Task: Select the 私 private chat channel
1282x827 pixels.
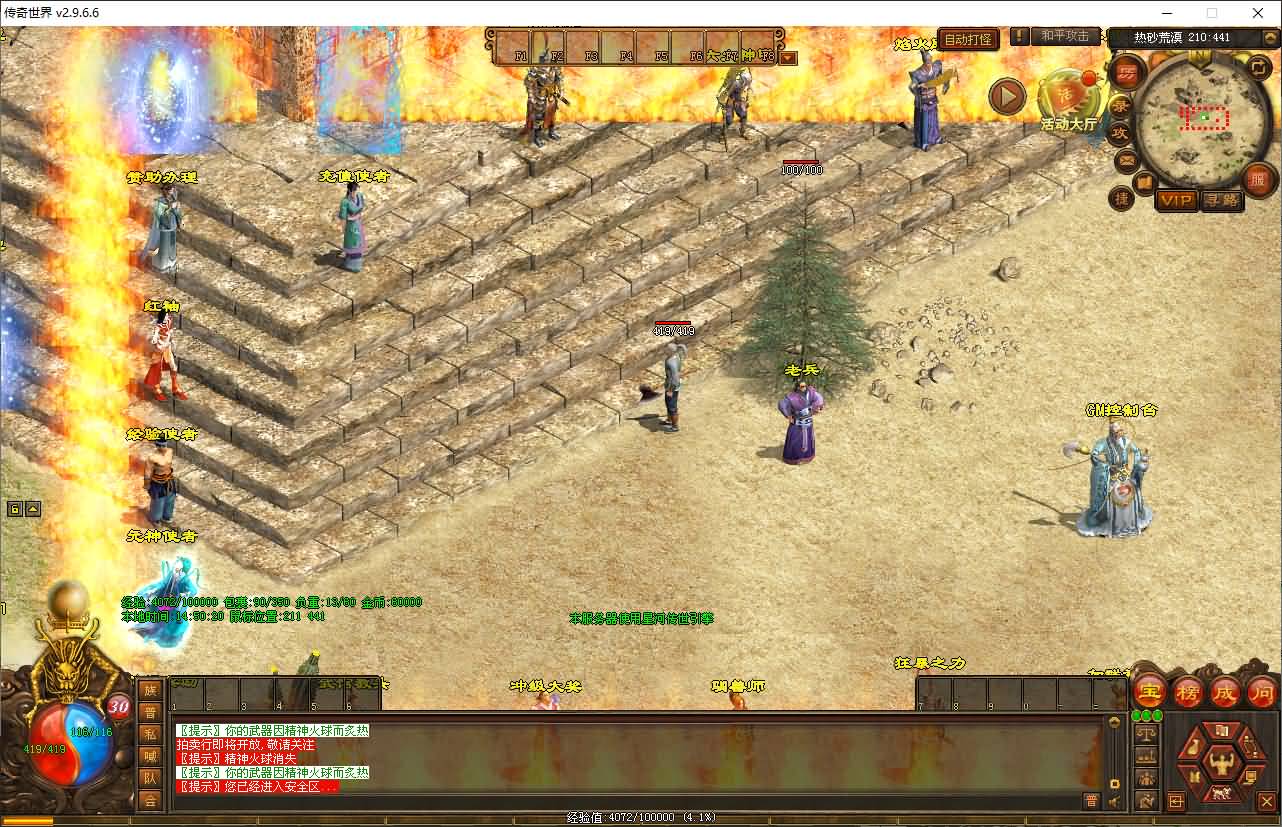Action: pyautogui.click(x=150, y=734)
